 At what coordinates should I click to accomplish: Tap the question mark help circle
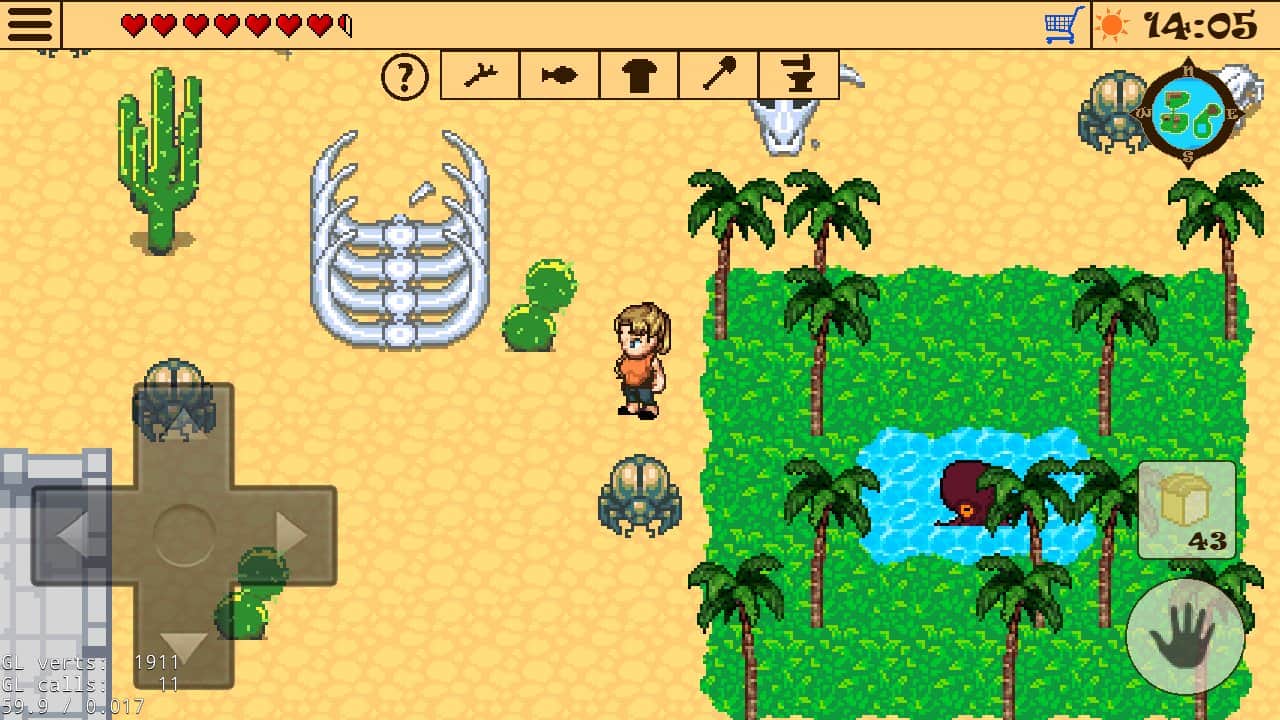[x=404, y=75]
